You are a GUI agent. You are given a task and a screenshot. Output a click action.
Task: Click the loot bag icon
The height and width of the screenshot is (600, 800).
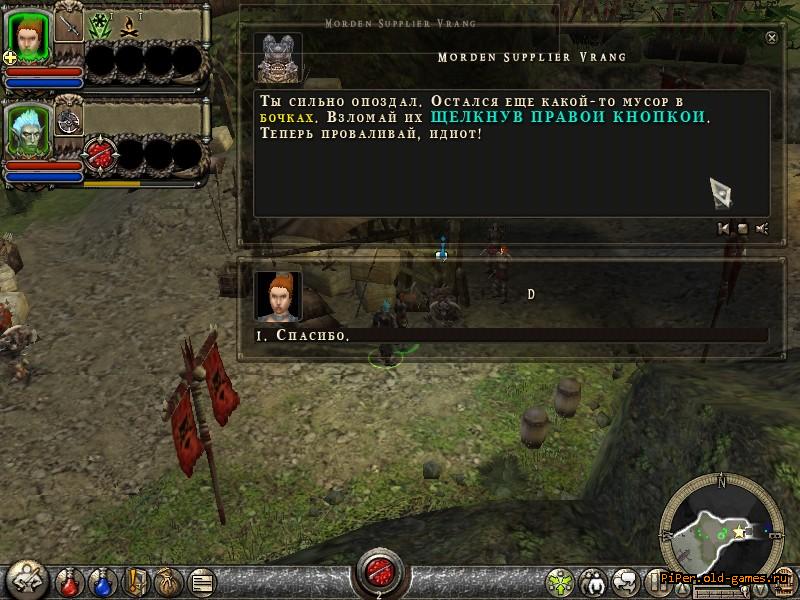[169, 580]
